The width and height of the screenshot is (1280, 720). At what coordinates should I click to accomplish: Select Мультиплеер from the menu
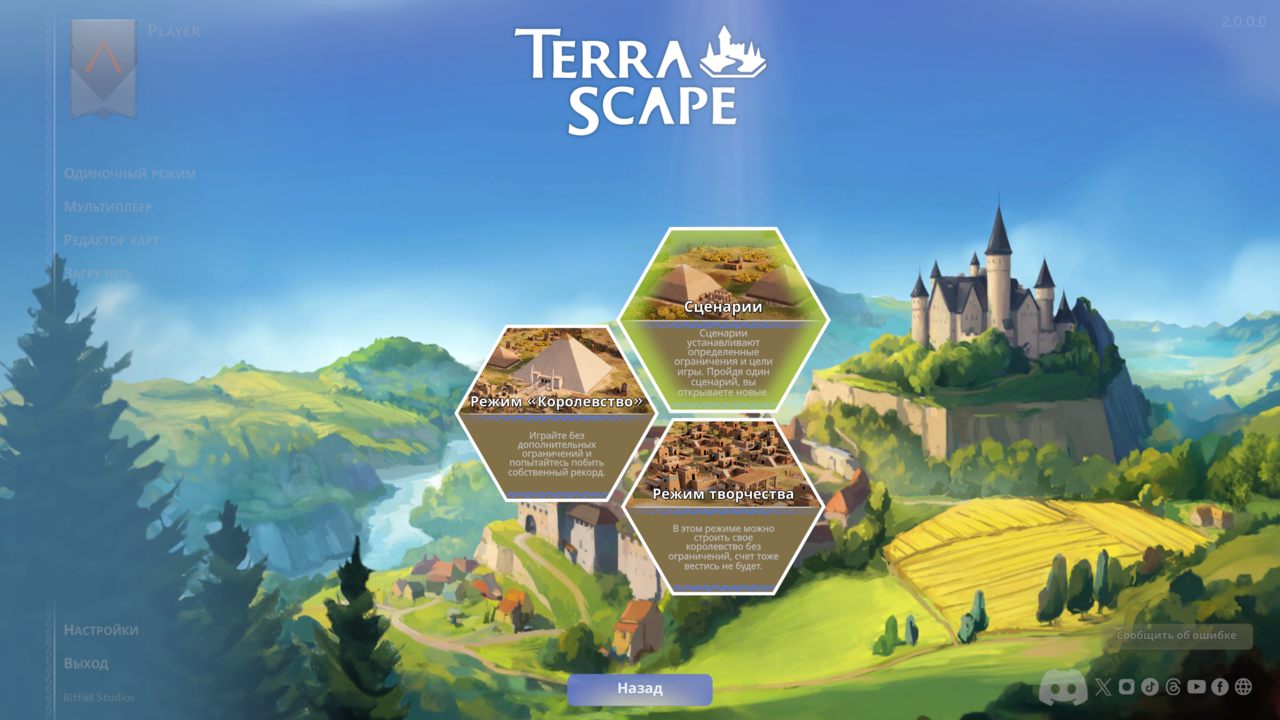(108, 206)
